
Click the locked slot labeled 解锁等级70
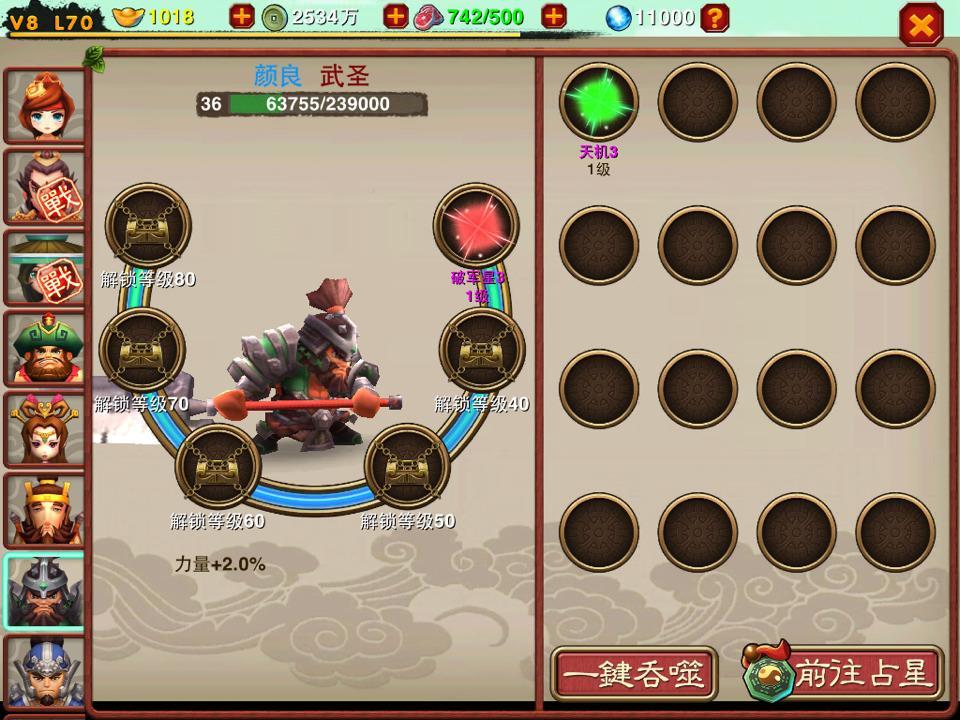click(142, 350)
